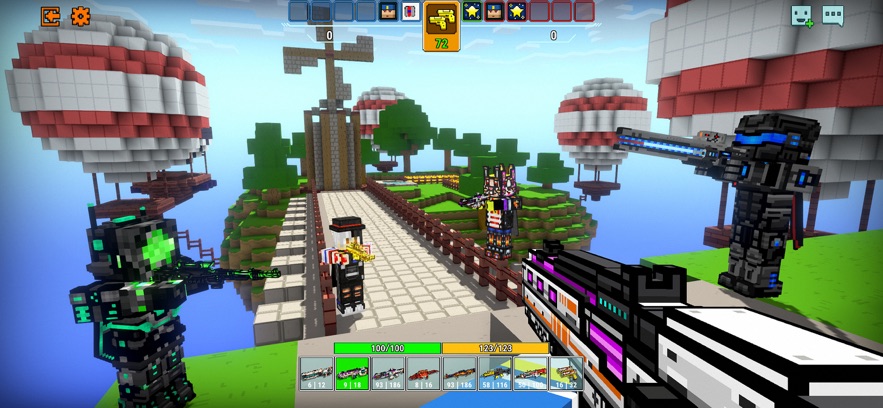
Task: Switch to the yellow gun with 58 | 116 ammo
Action: click(x=494, y=373)
